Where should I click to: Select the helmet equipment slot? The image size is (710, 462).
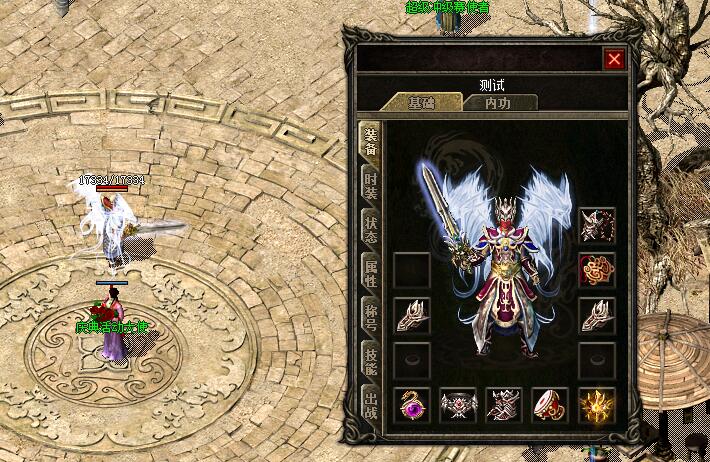pos(597,225)
